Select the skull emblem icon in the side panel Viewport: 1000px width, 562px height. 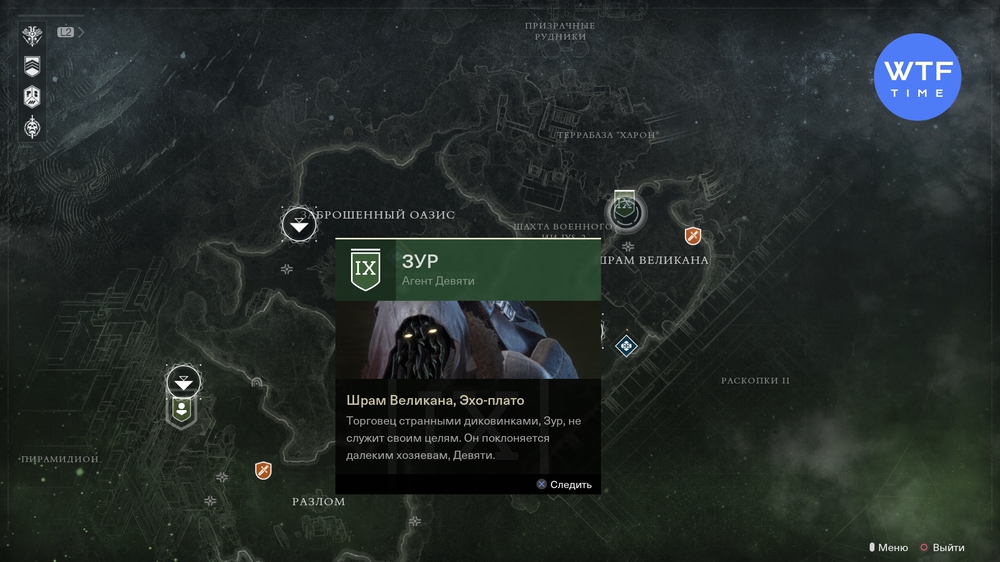[33, 127]
